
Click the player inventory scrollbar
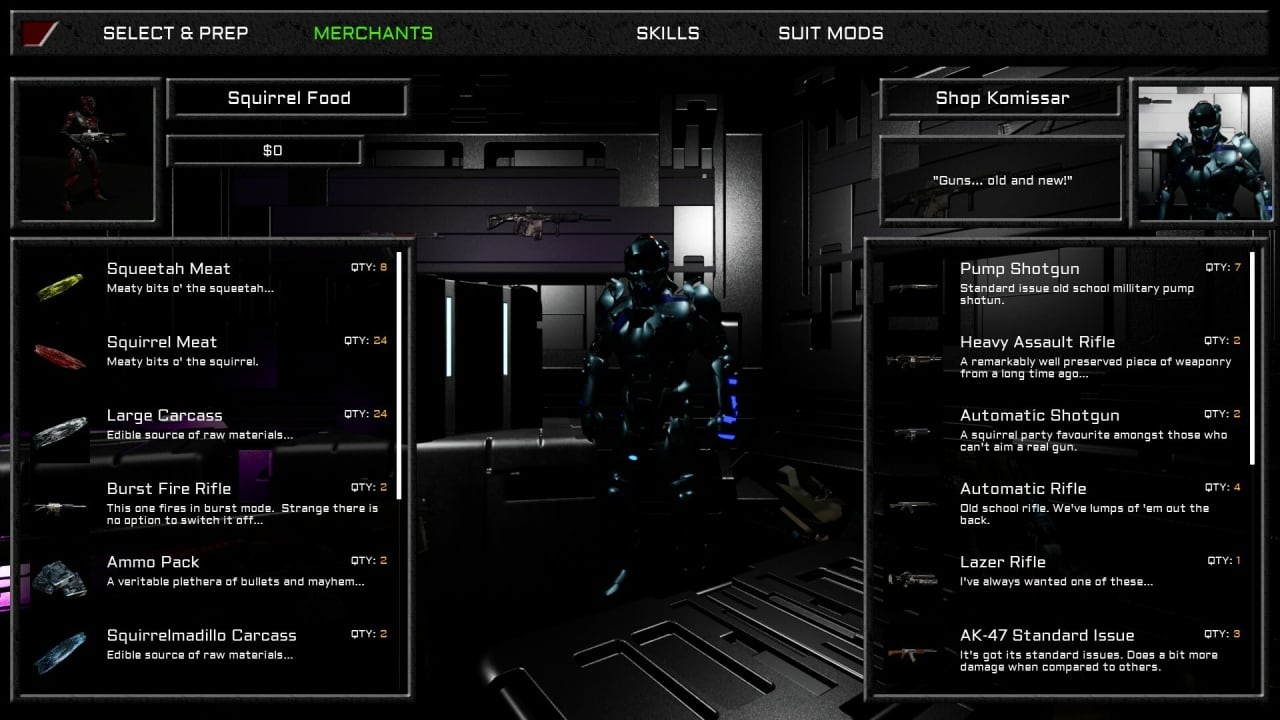(399, 375)
